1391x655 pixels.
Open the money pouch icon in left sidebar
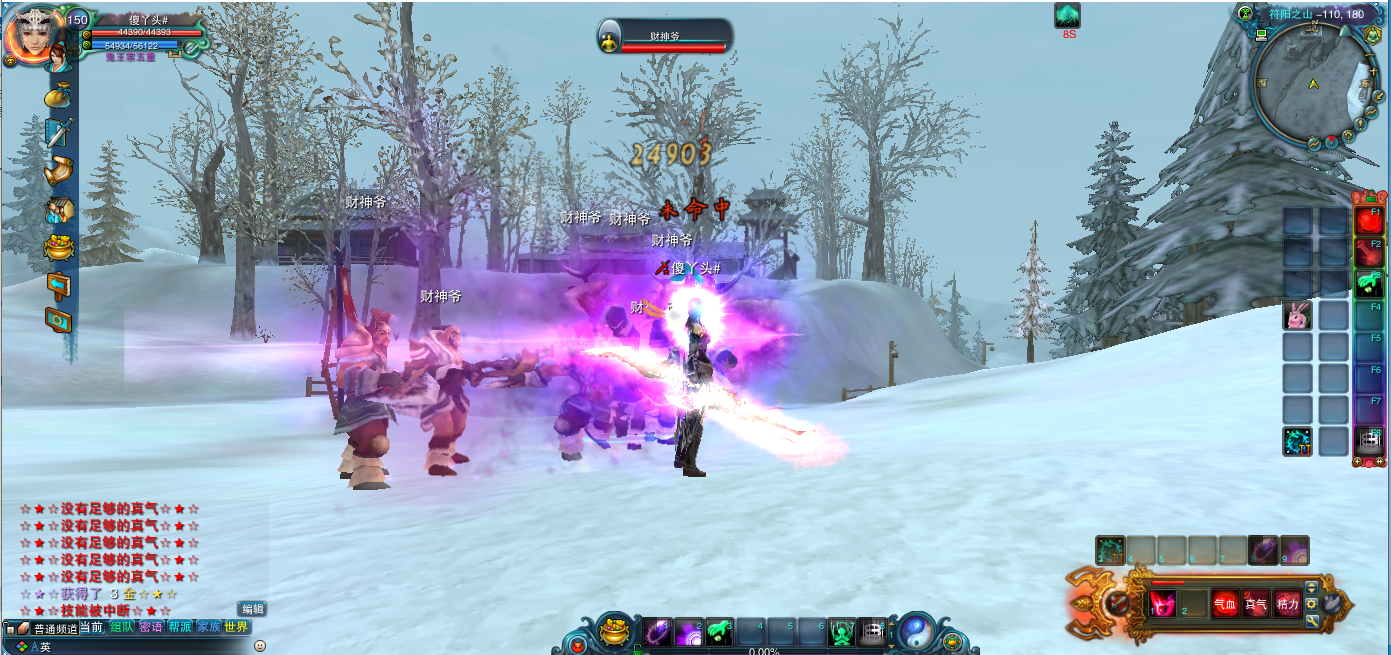pos(59,96)
